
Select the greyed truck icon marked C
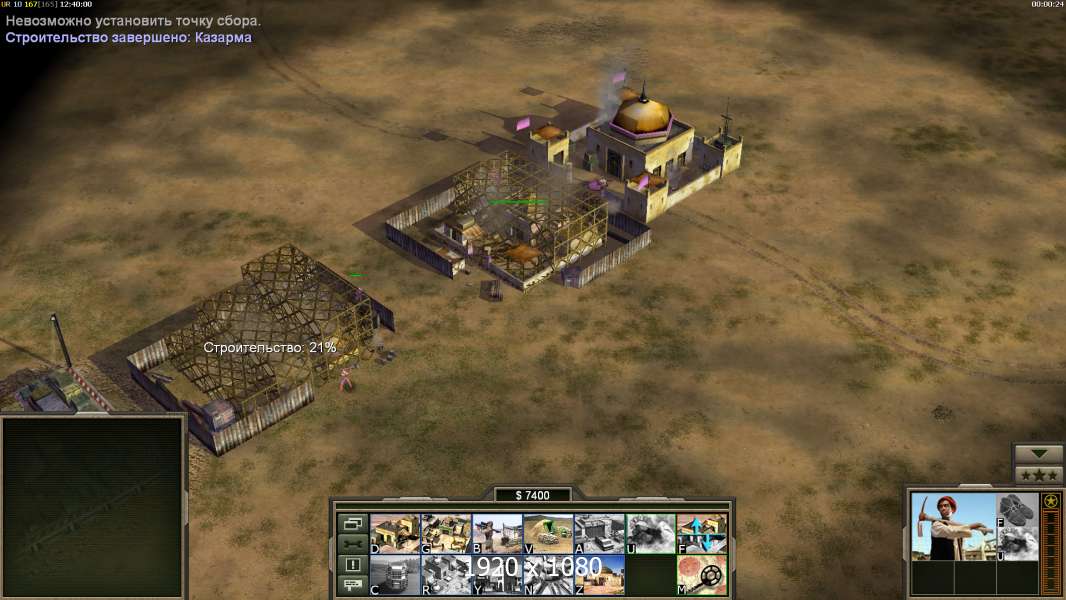[x=395, y=575]
